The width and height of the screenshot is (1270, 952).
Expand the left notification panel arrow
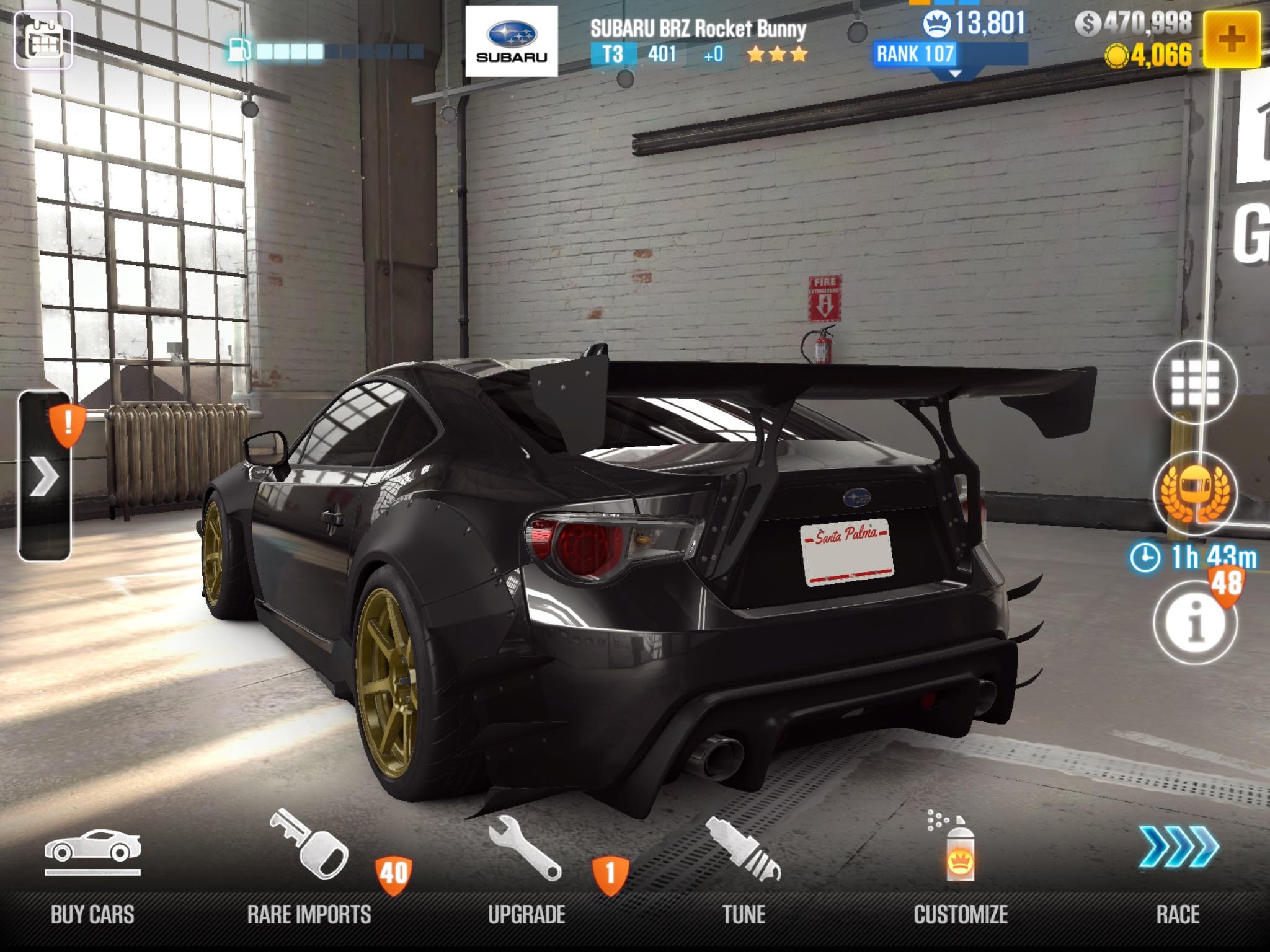point(47,477)
